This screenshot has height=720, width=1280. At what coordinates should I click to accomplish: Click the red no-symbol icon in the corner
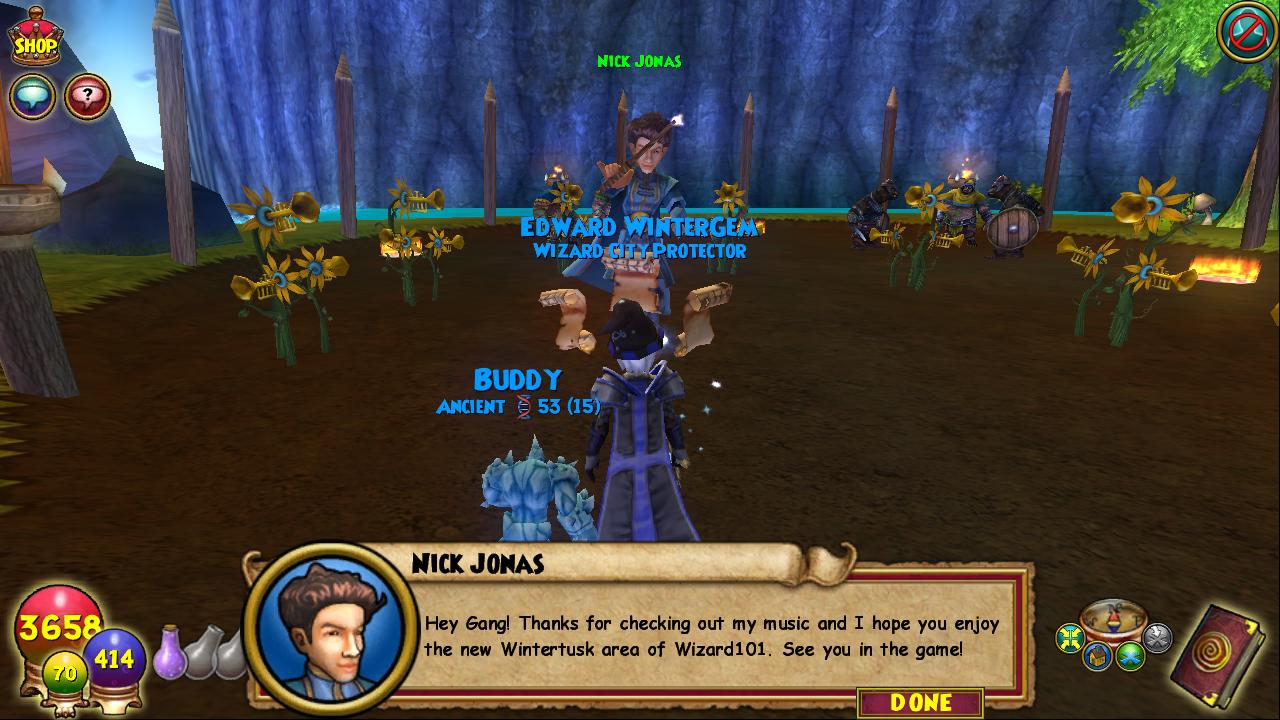(1245, 32)
